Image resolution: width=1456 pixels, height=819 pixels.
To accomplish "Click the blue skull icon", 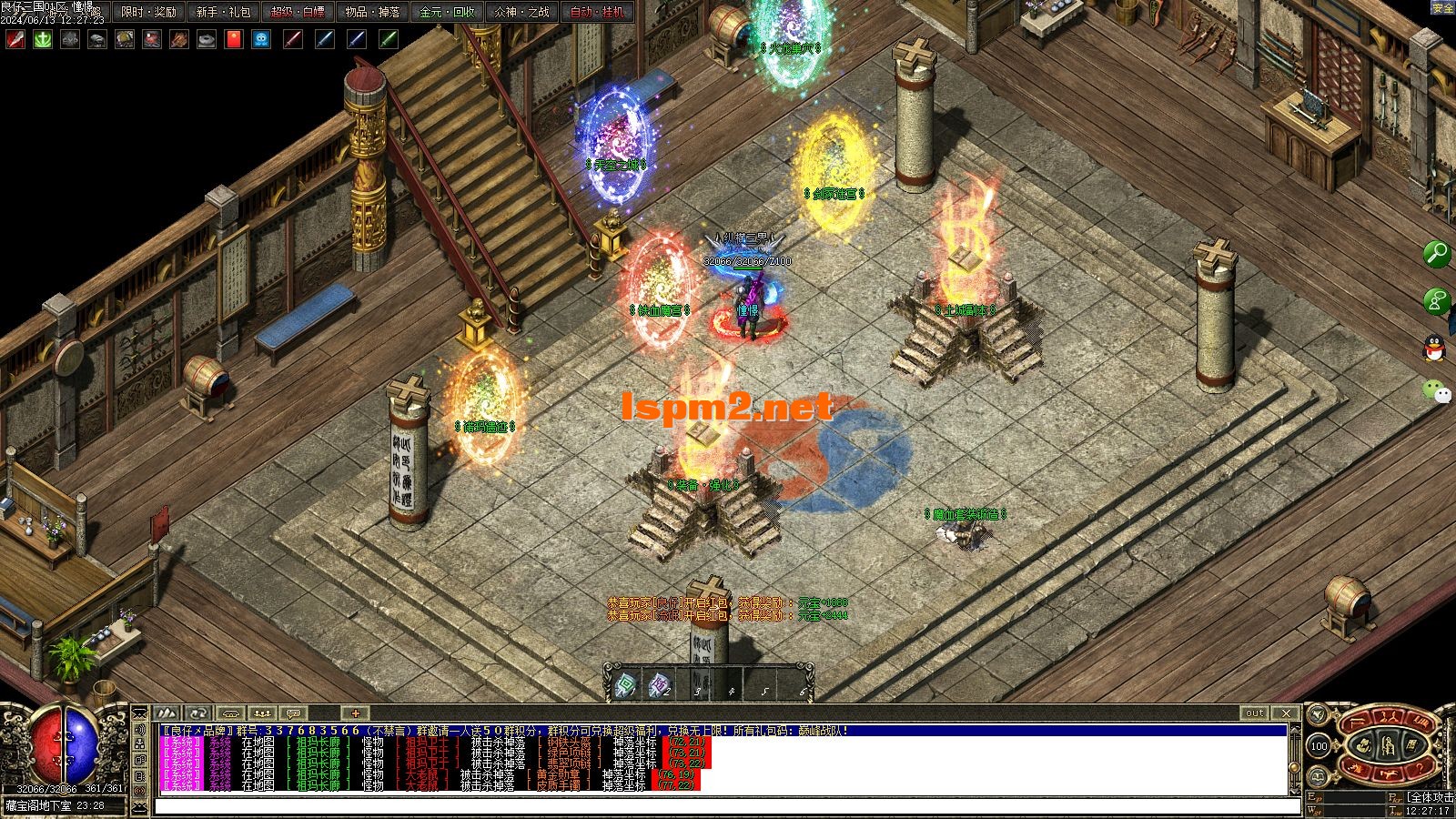I will (261, 39).
